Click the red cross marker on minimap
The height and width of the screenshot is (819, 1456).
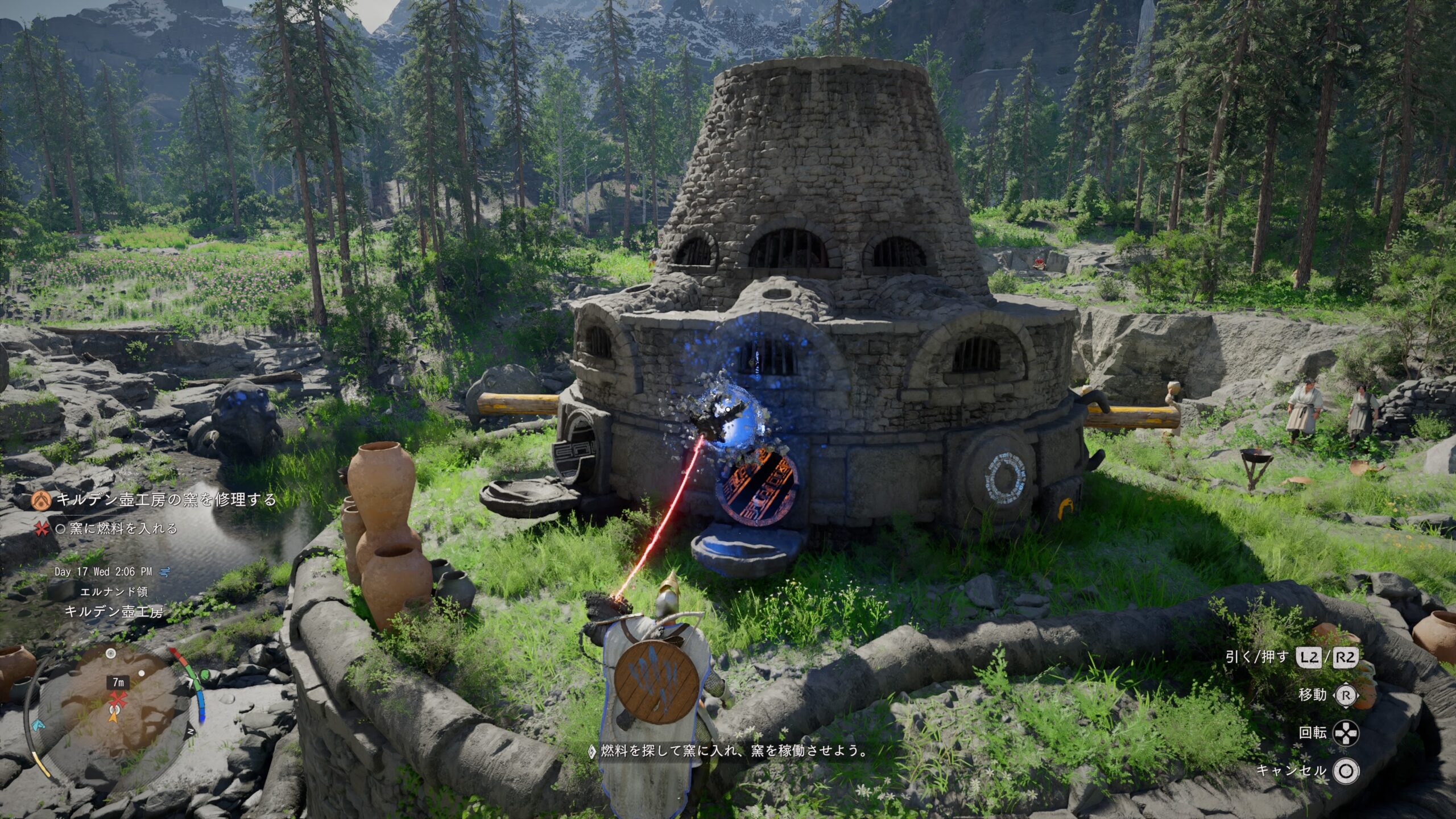click(118, 700)
